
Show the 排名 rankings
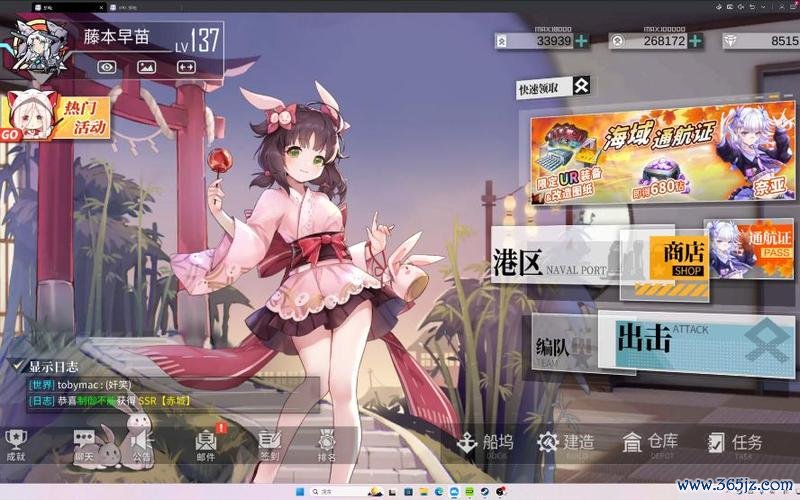[326, 443]
